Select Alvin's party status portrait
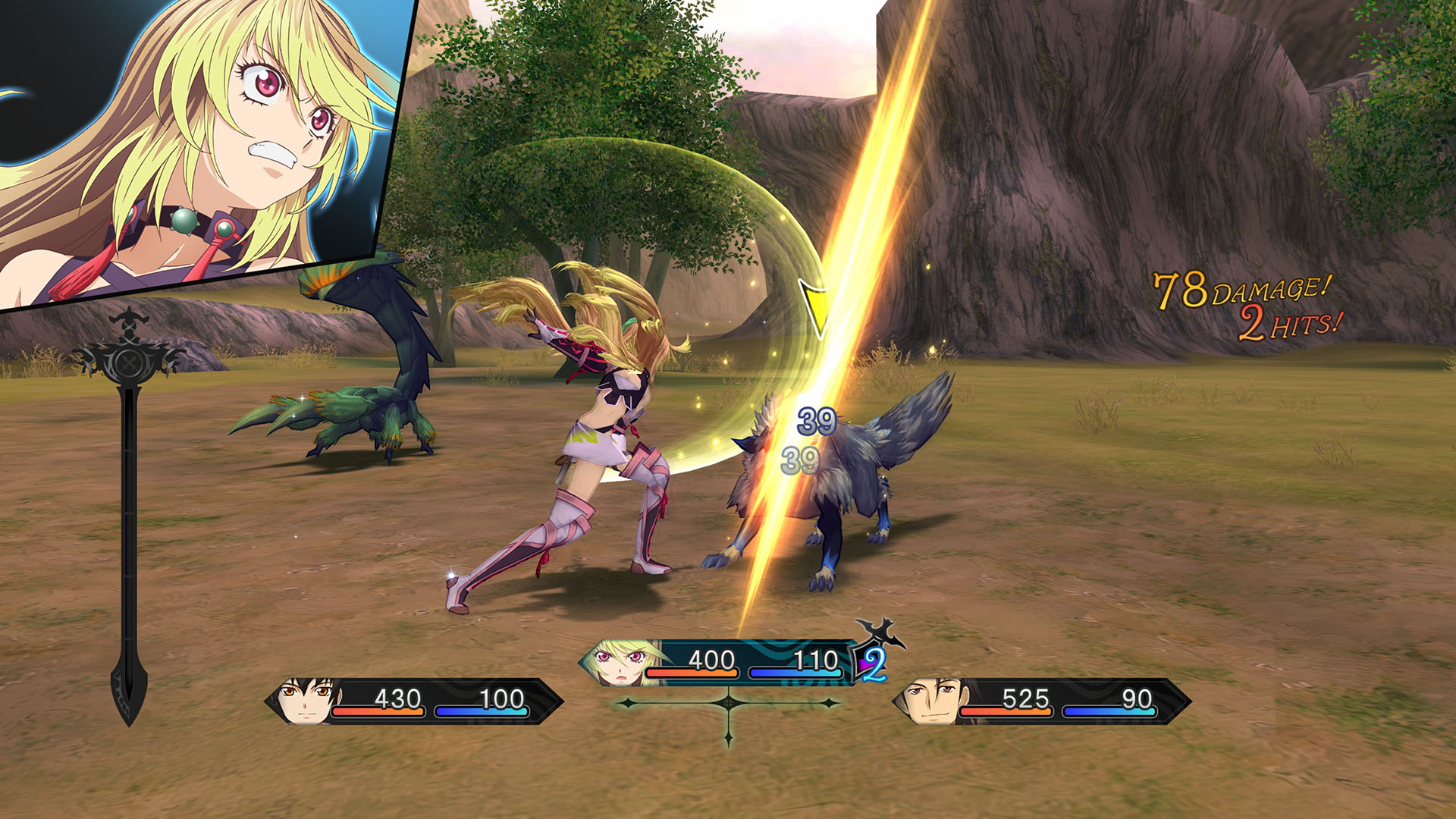Image resolution: width=1456 pixels, height=819 pixels. (930, 701)
